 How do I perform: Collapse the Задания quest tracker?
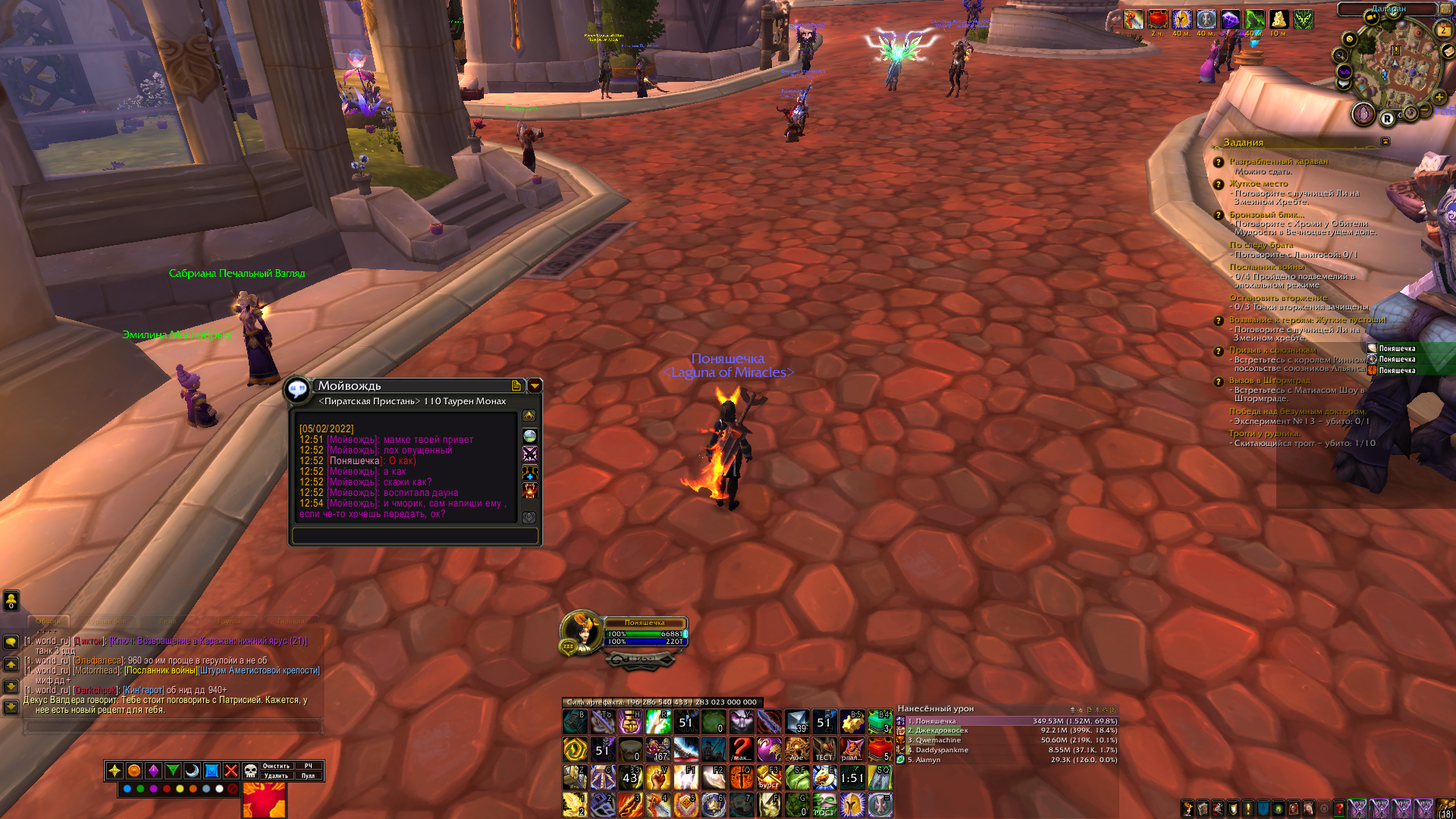(1385, 142)
